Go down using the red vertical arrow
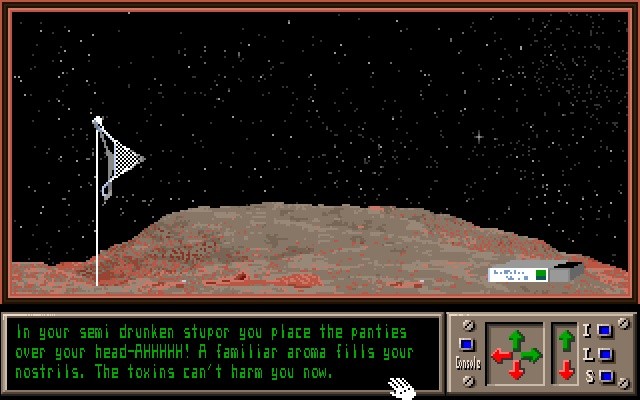Viewport: 640px width, 400px height. [566, 369]
